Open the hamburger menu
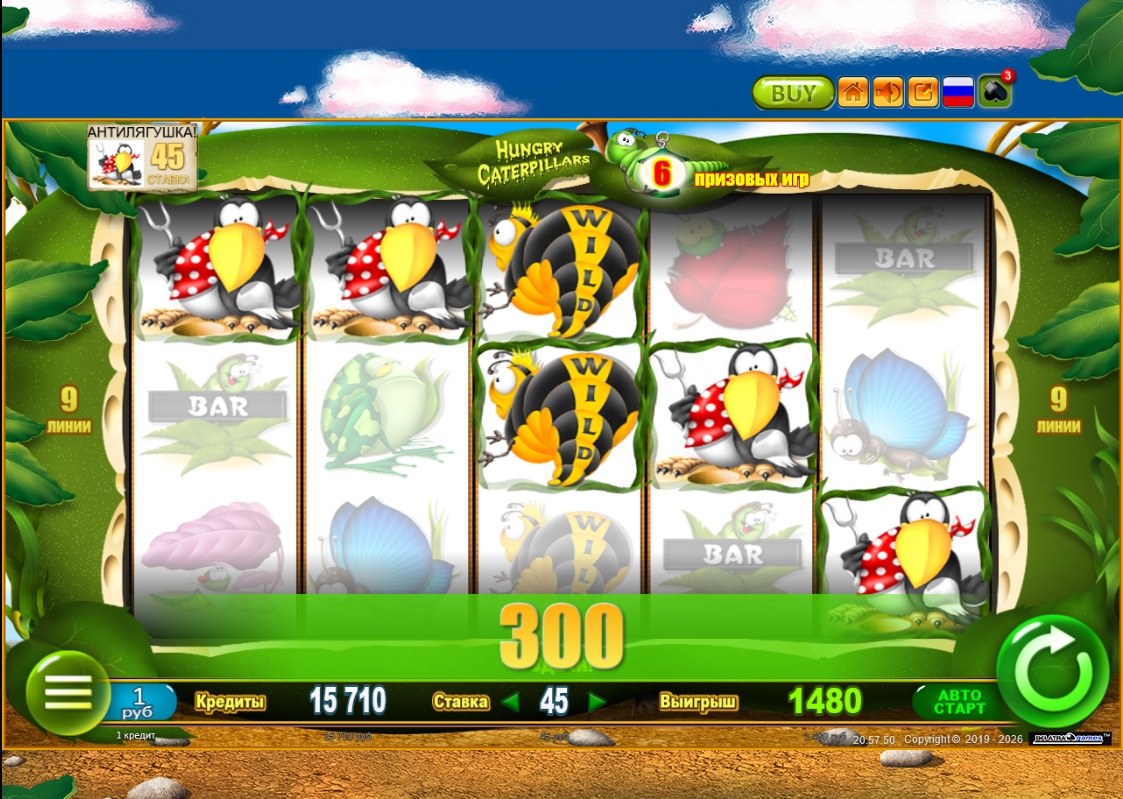 (x=67, y=692)
